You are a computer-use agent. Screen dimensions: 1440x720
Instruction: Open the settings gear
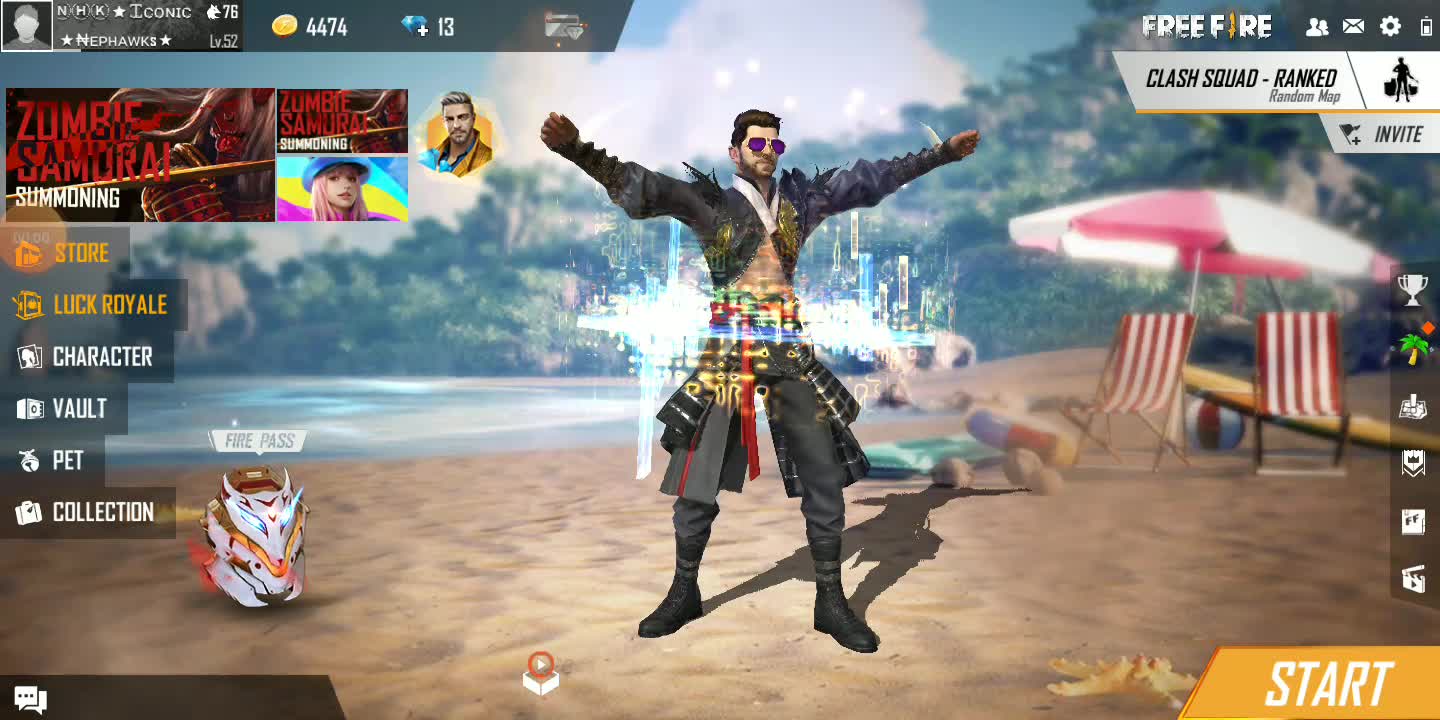coord(1390,27)
